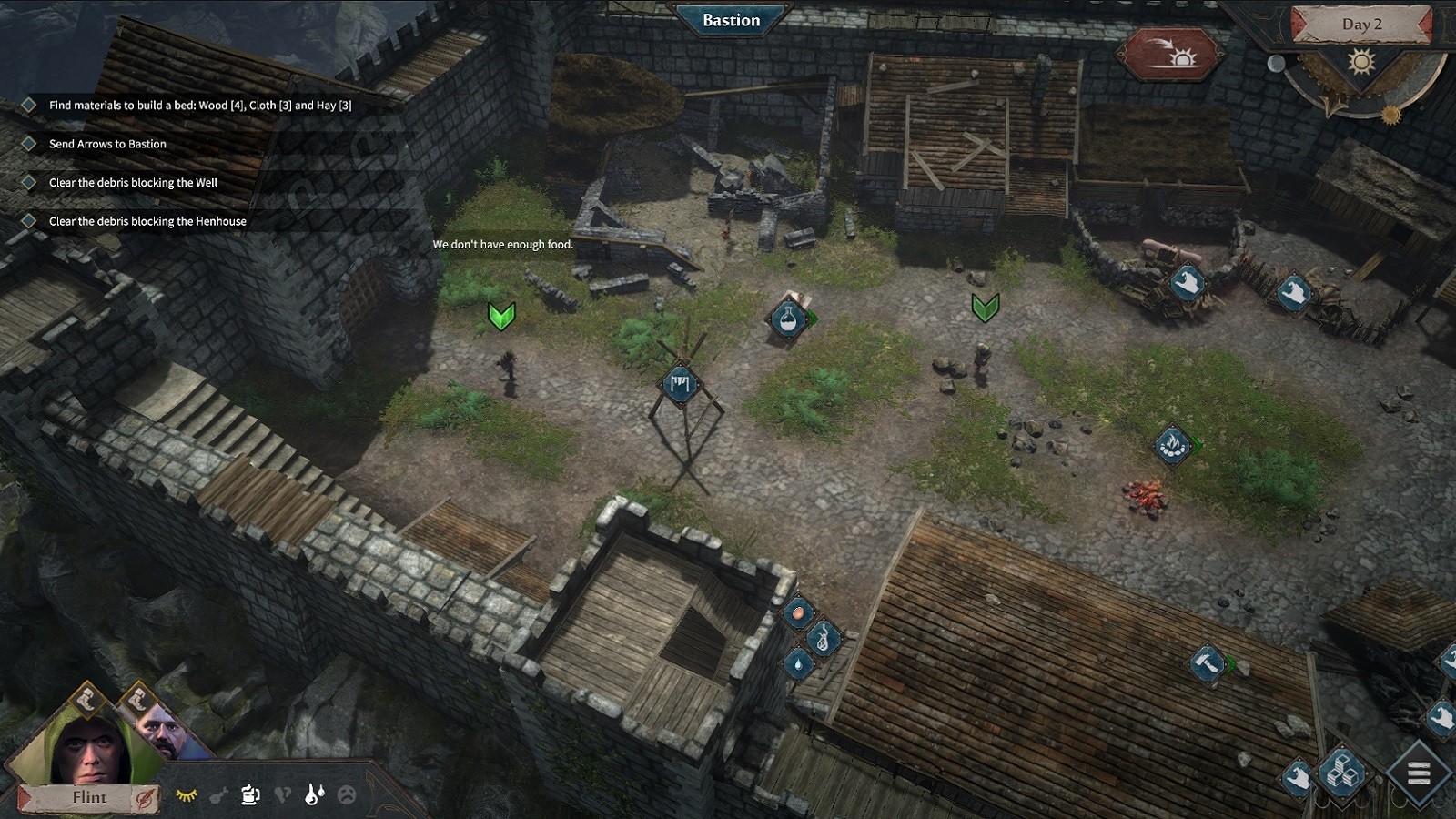
Task: Click the broken heart status icon
Action: (x=283, y=795)
